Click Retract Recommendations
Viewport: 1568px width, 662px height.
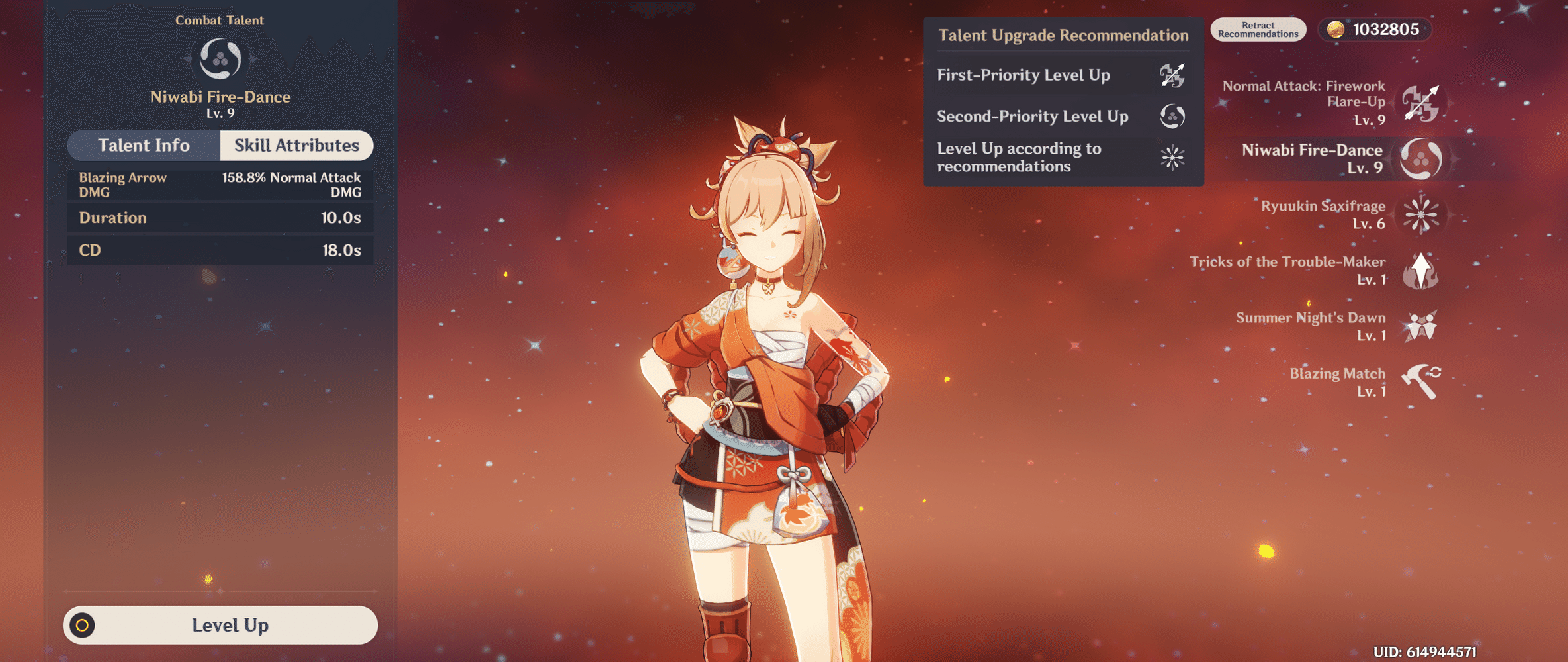pyautogui.click(x=1258, y=29)
